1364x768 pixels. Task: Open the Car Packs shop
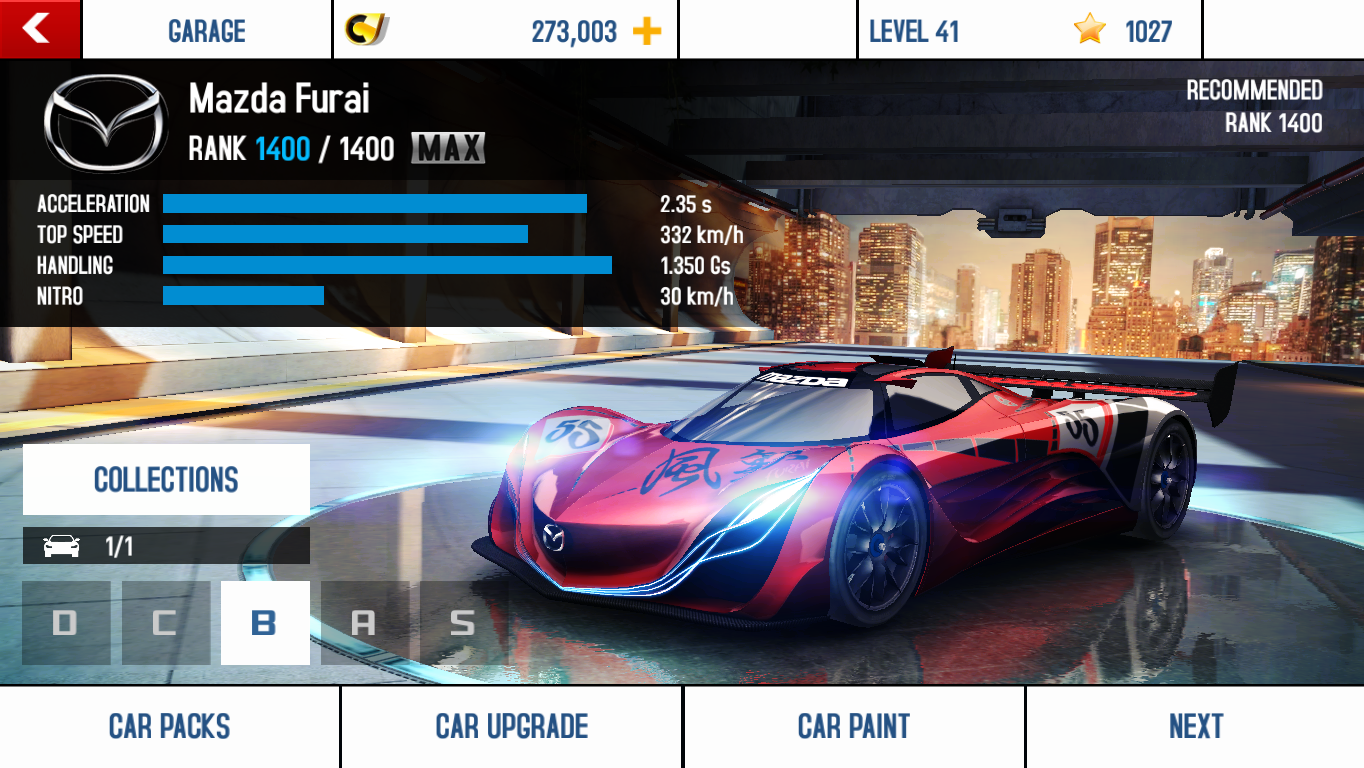[x=170, y=727]
